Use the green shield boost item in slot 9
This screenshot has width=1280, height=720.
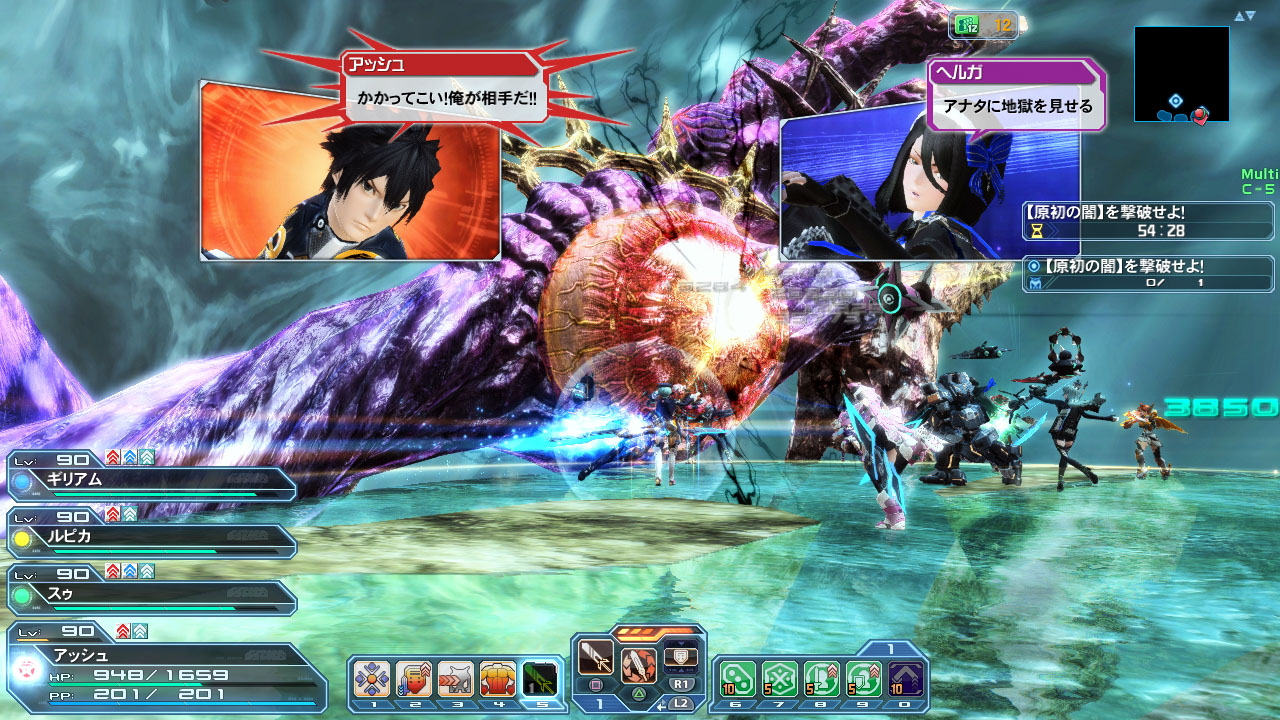coord(864,678)
